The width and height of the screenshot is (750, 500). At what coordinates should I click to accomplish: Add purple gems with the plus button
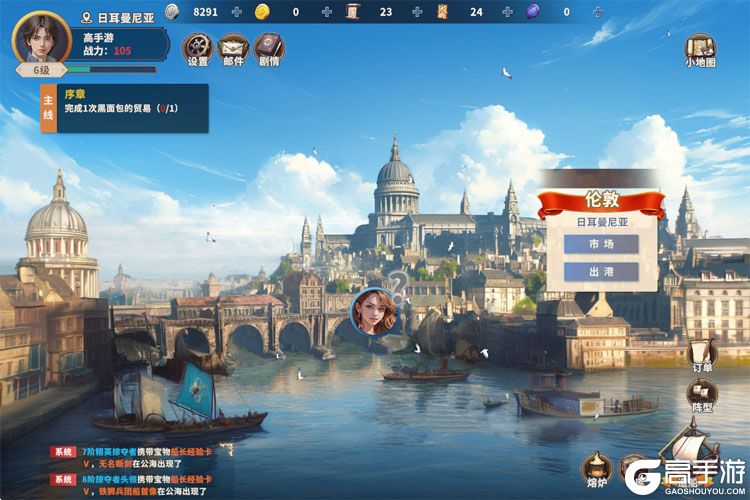pos(597,12)
